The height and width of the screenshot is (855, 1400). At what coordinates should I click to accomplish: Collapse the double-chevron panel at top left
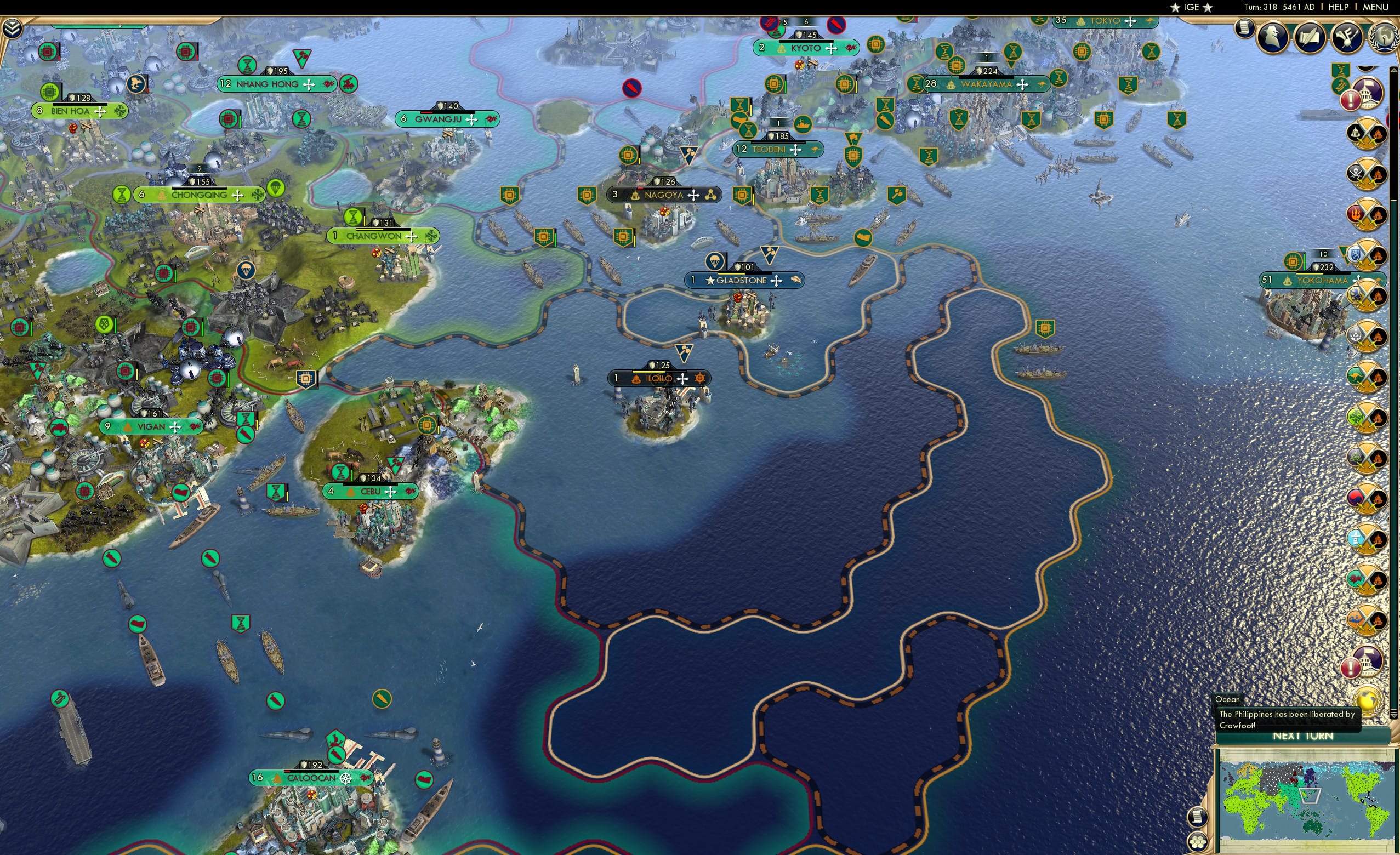(12, 29)
